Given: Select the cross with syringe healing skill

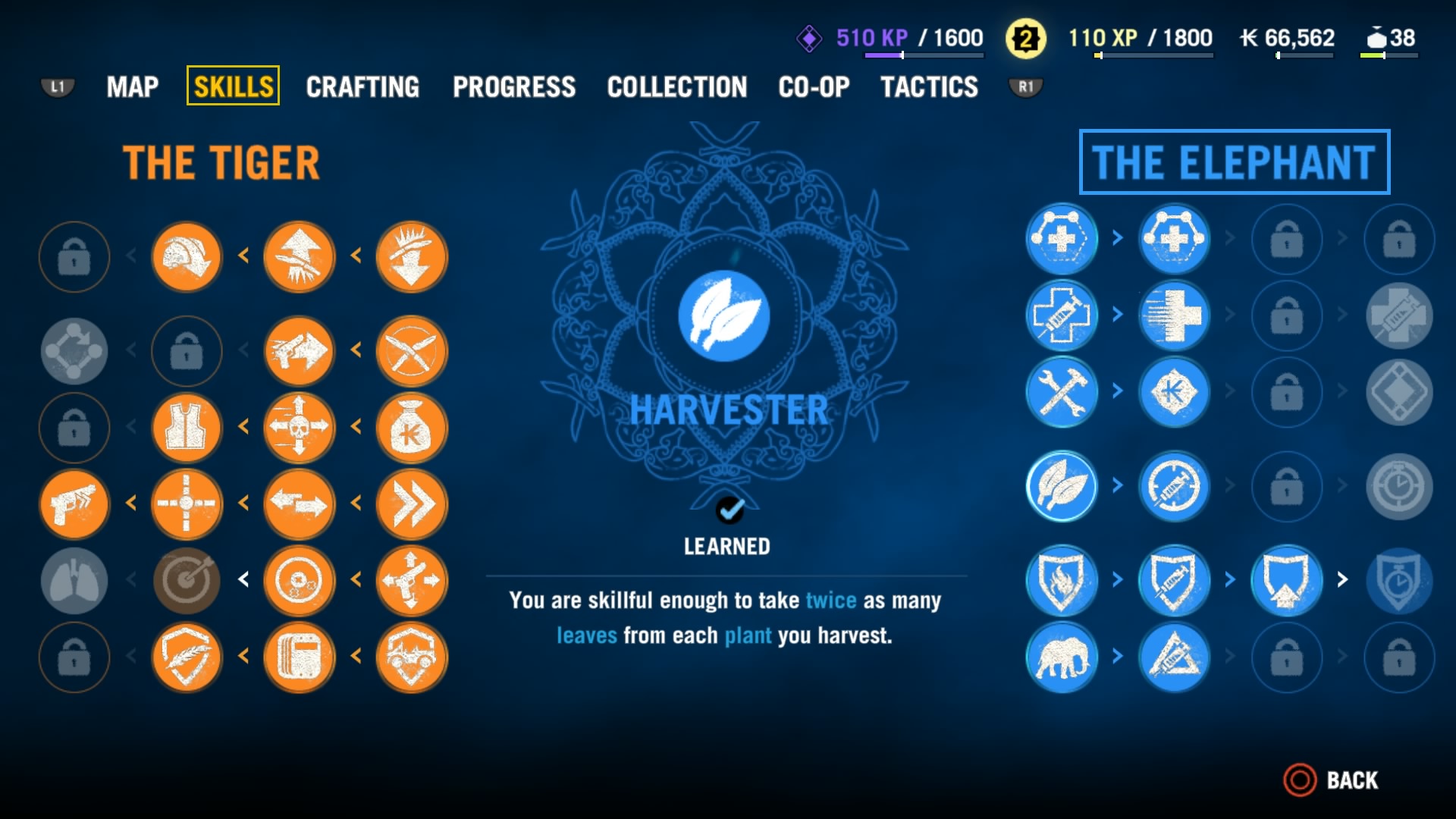Looking at the screenshot, I should point(1062,315).
